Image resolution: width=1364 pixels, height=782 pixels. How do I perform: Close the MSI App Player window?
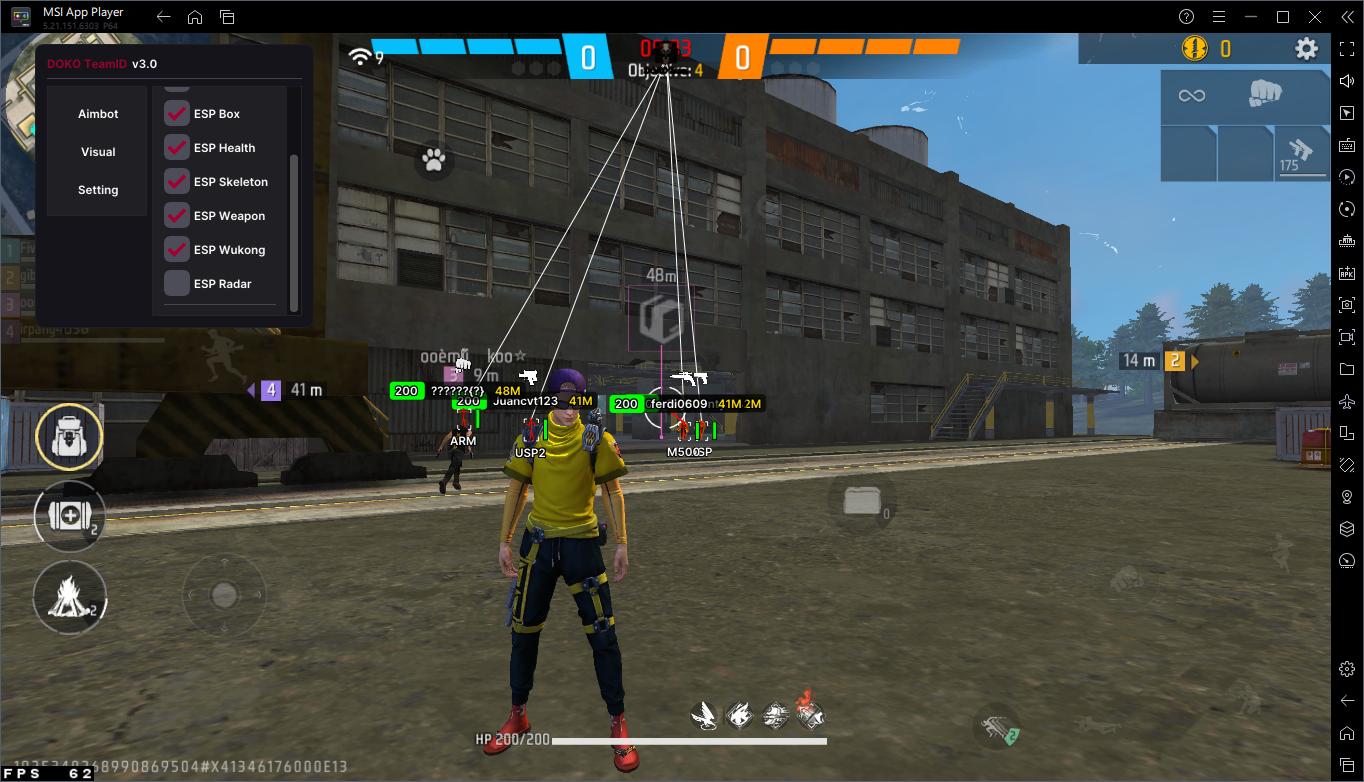tap(1313, 17)
